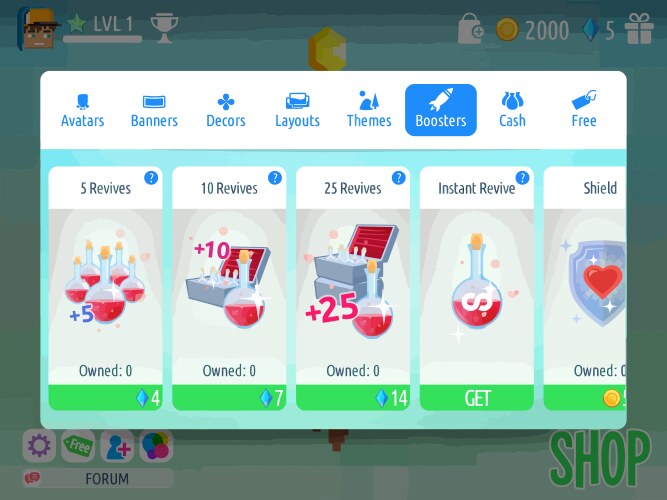The height and width of the screenshot is (500, 667).
Task: Choose the Free tab
Action: coord(584,110)
